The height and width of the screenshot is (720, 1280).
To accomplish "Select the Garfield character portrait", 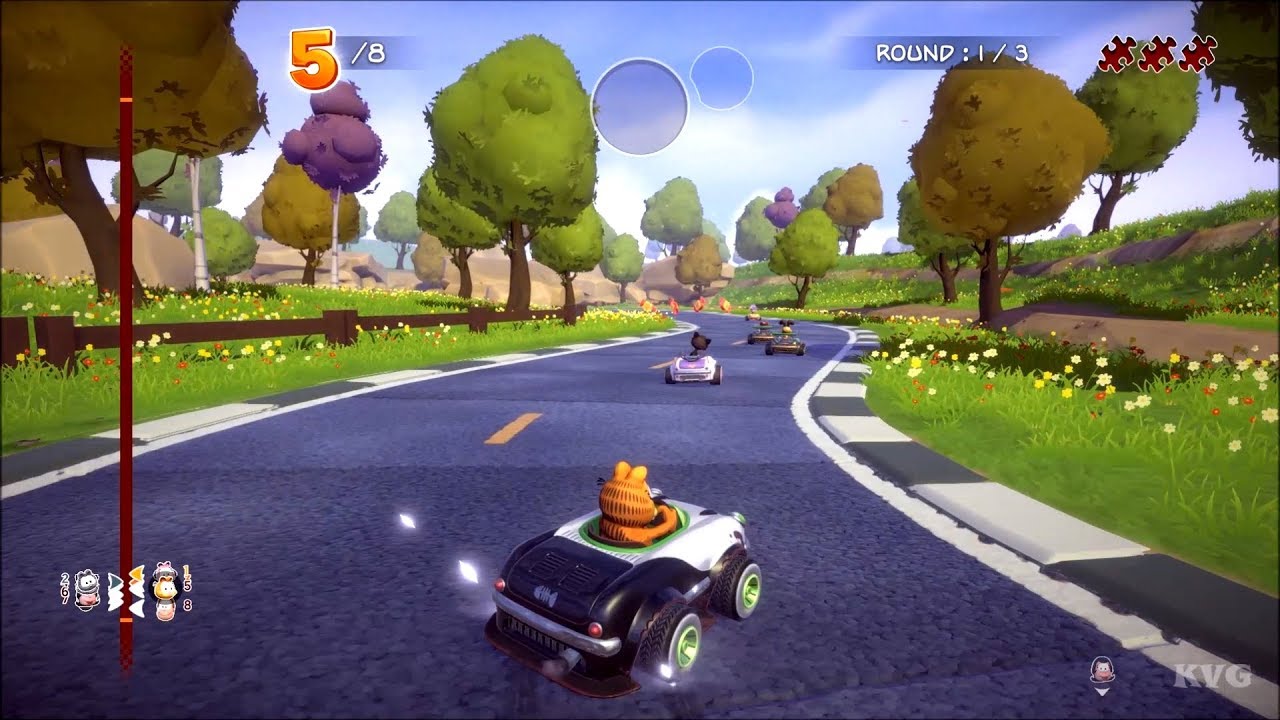I will (165, 588).
